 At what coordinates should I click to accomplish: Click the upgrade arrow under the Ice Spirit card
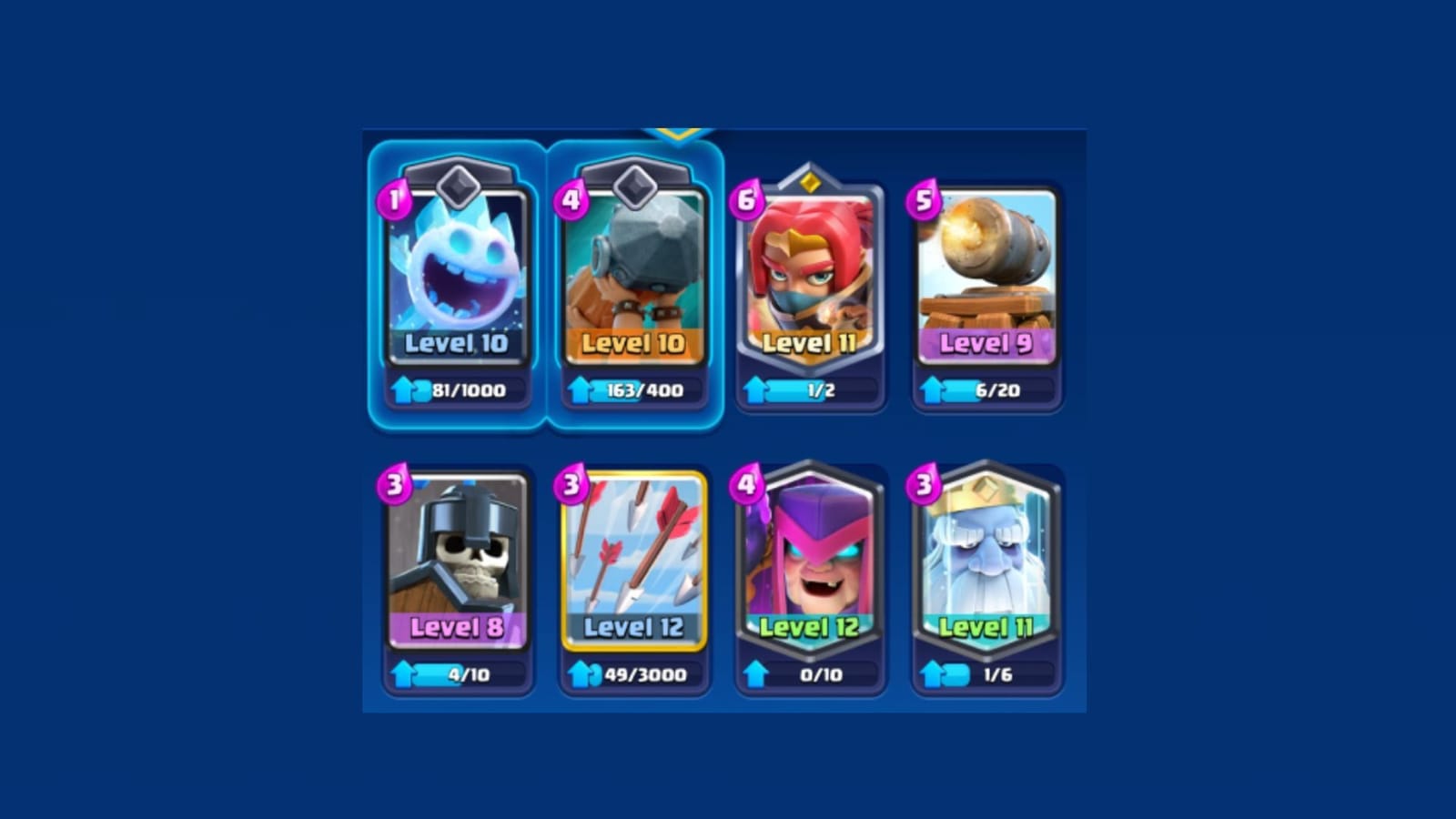(400, 387)
